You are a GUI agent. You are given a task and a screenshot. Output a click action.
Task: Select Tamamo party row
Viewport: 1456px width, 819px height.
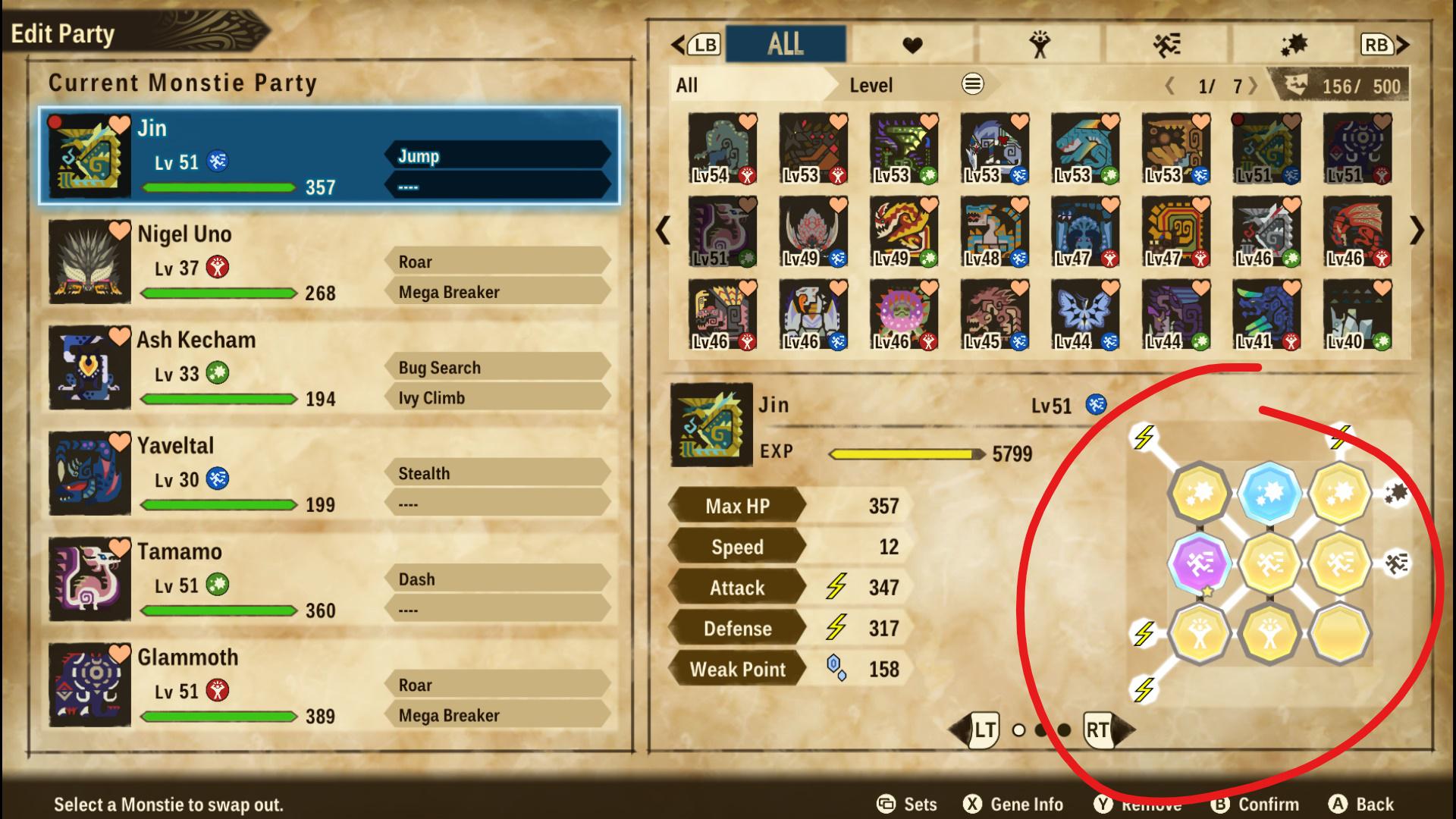[330, 580]
